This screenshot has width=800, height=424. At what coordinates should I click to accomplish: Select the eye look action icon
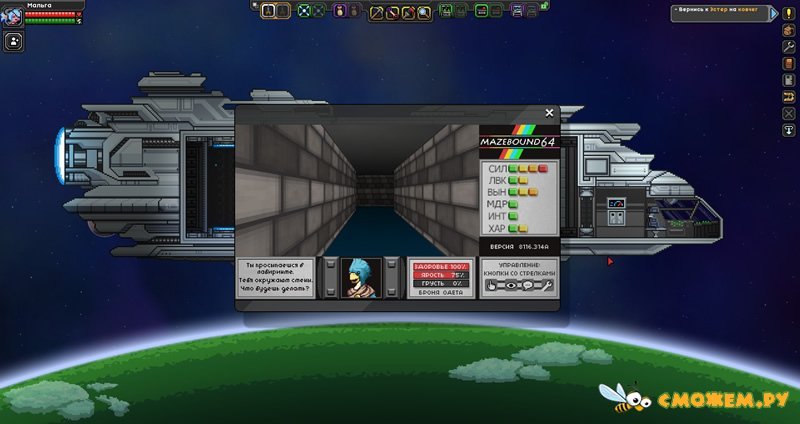coord(511,285)
